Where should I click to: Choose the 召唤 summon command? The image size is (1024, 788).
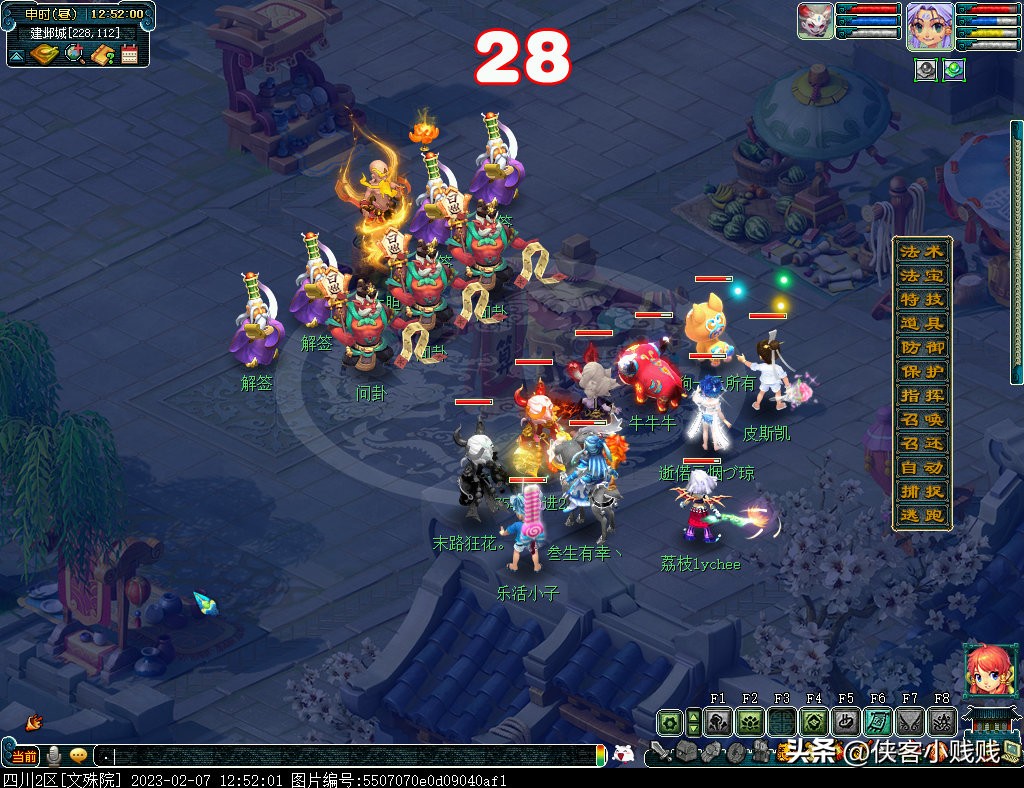click(x=921, y=420)
